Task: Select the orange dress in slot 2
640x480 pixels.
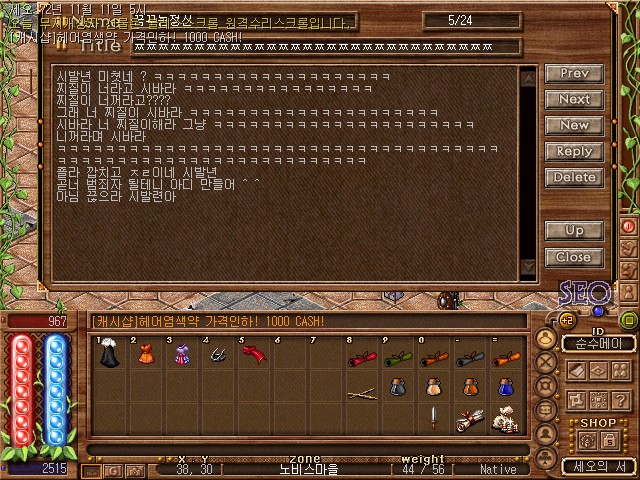Action: click(143, 354)
